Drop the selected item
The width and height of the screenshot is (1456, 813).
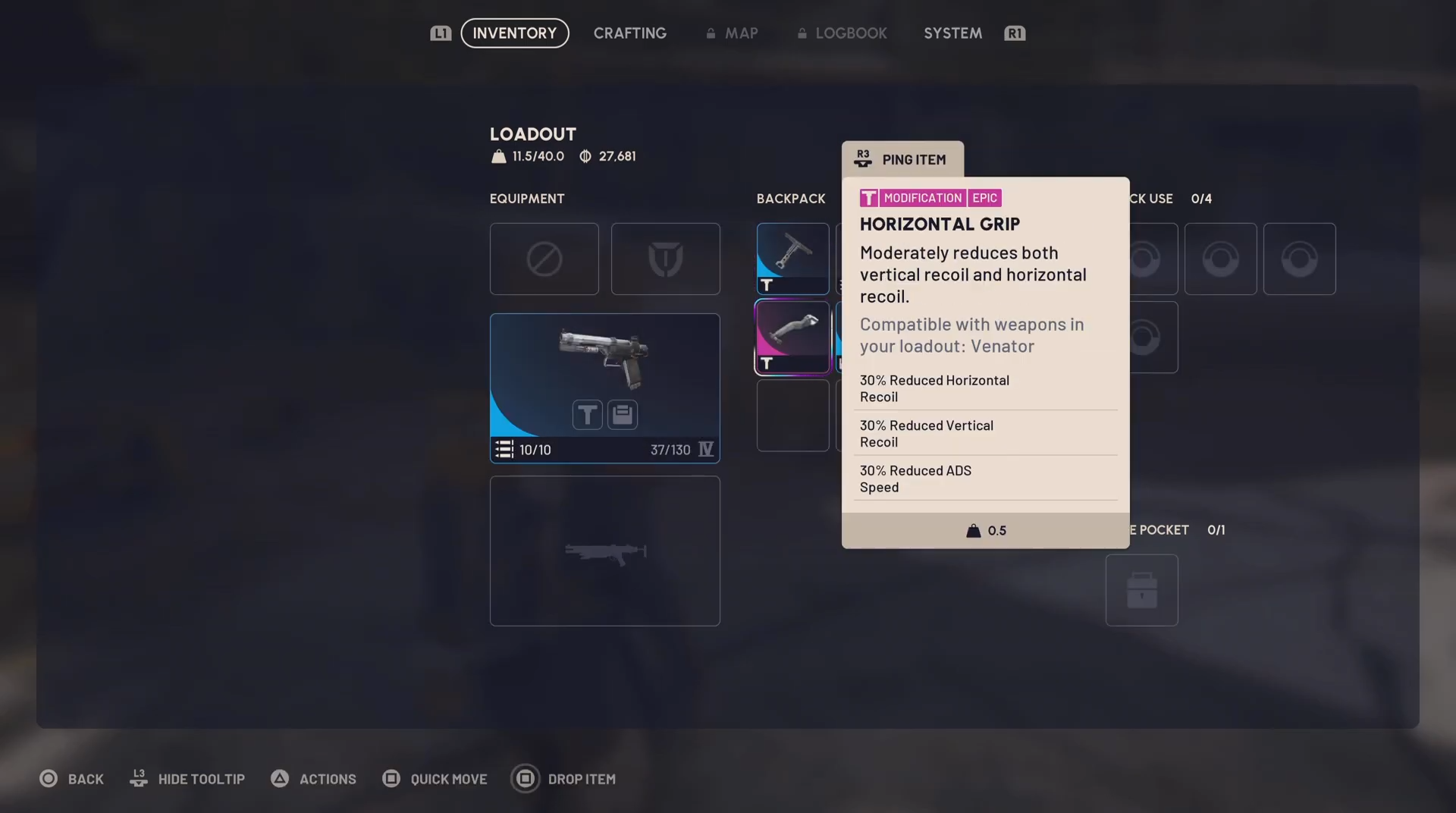[x=563, y=779]
